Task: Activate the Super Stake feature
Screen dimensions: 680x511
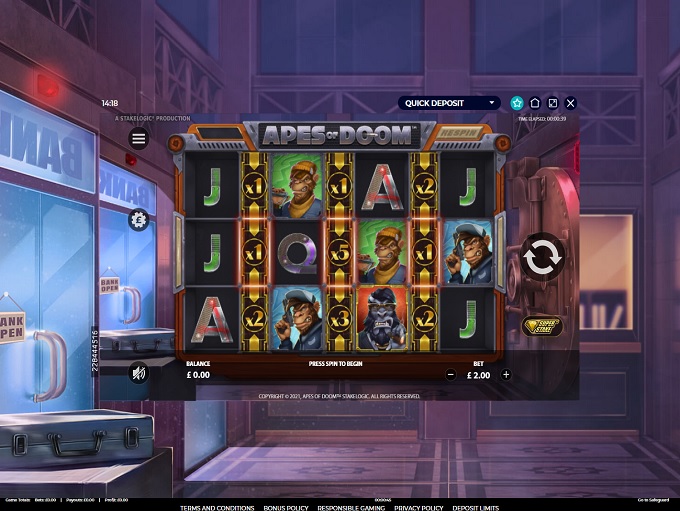Action: click(542, 326)
